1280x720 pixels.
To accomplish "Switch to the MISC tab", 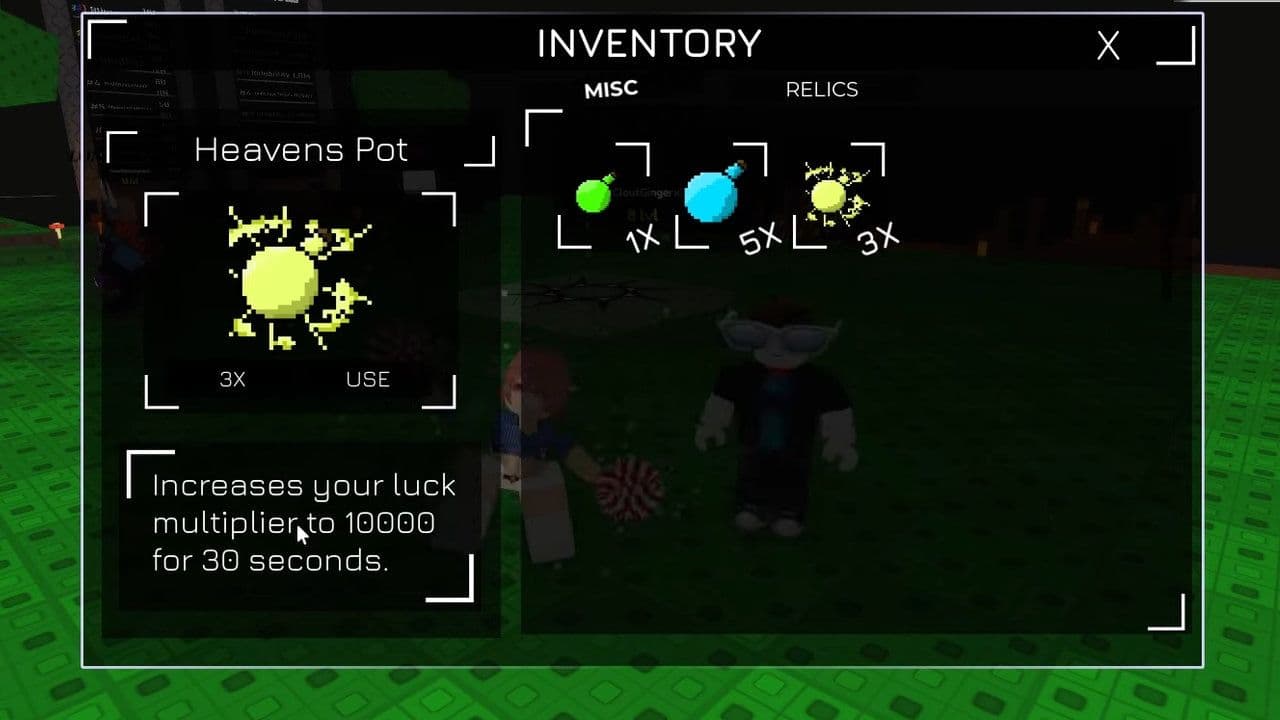I will click(610, 88).
